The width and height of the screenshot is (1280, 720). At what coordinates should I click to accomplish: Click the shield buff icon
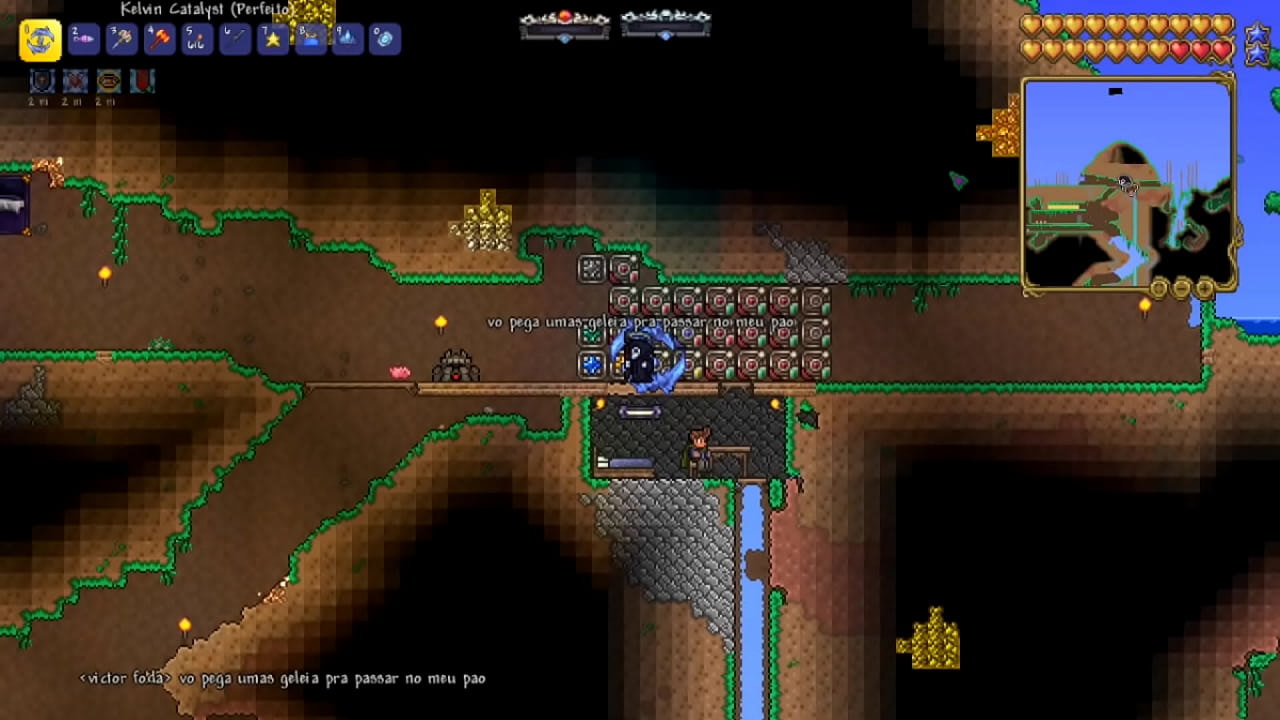(42, 82)
